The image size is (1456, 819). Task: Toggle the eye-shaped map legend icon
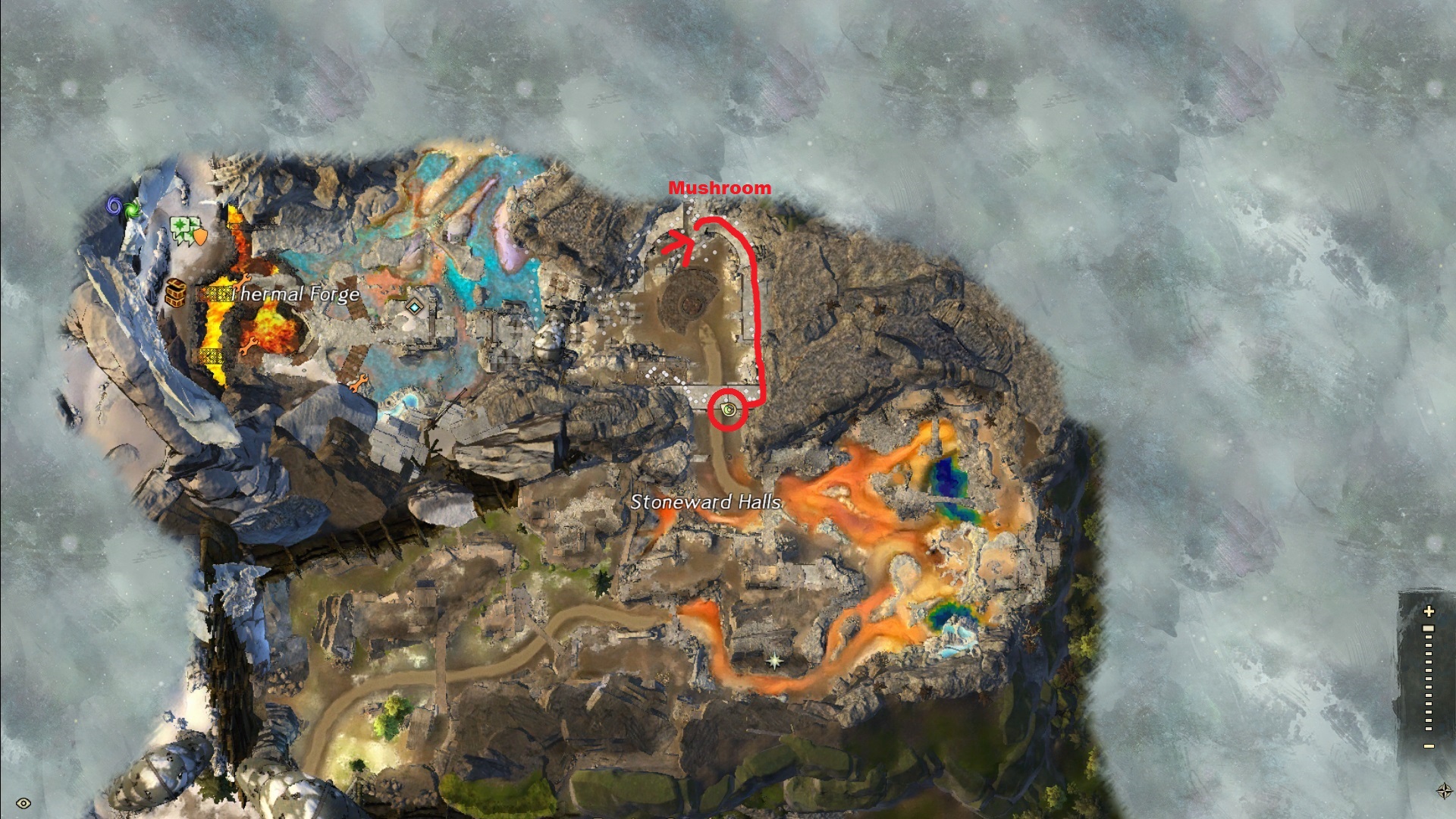24,803
